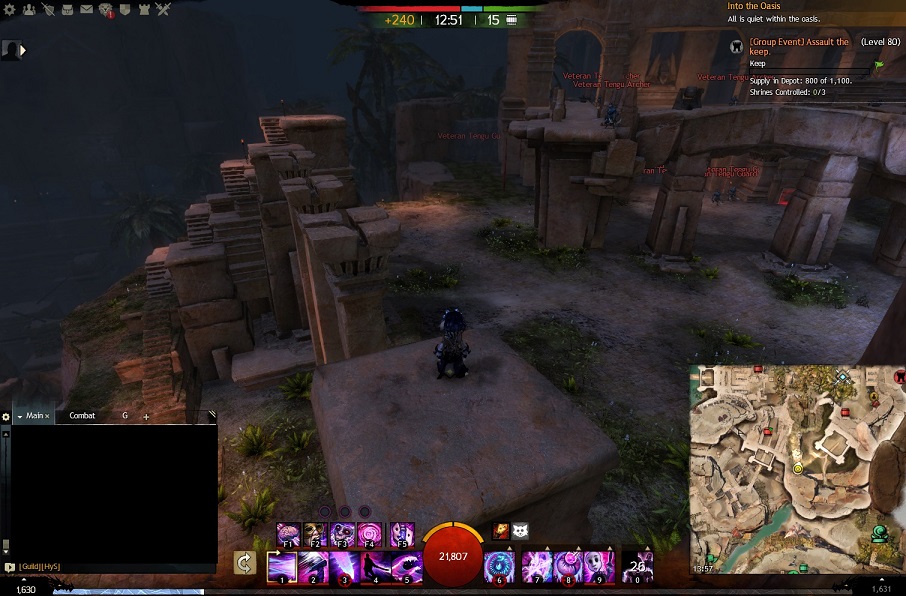Open the mail envelope icon

[86, 9]
